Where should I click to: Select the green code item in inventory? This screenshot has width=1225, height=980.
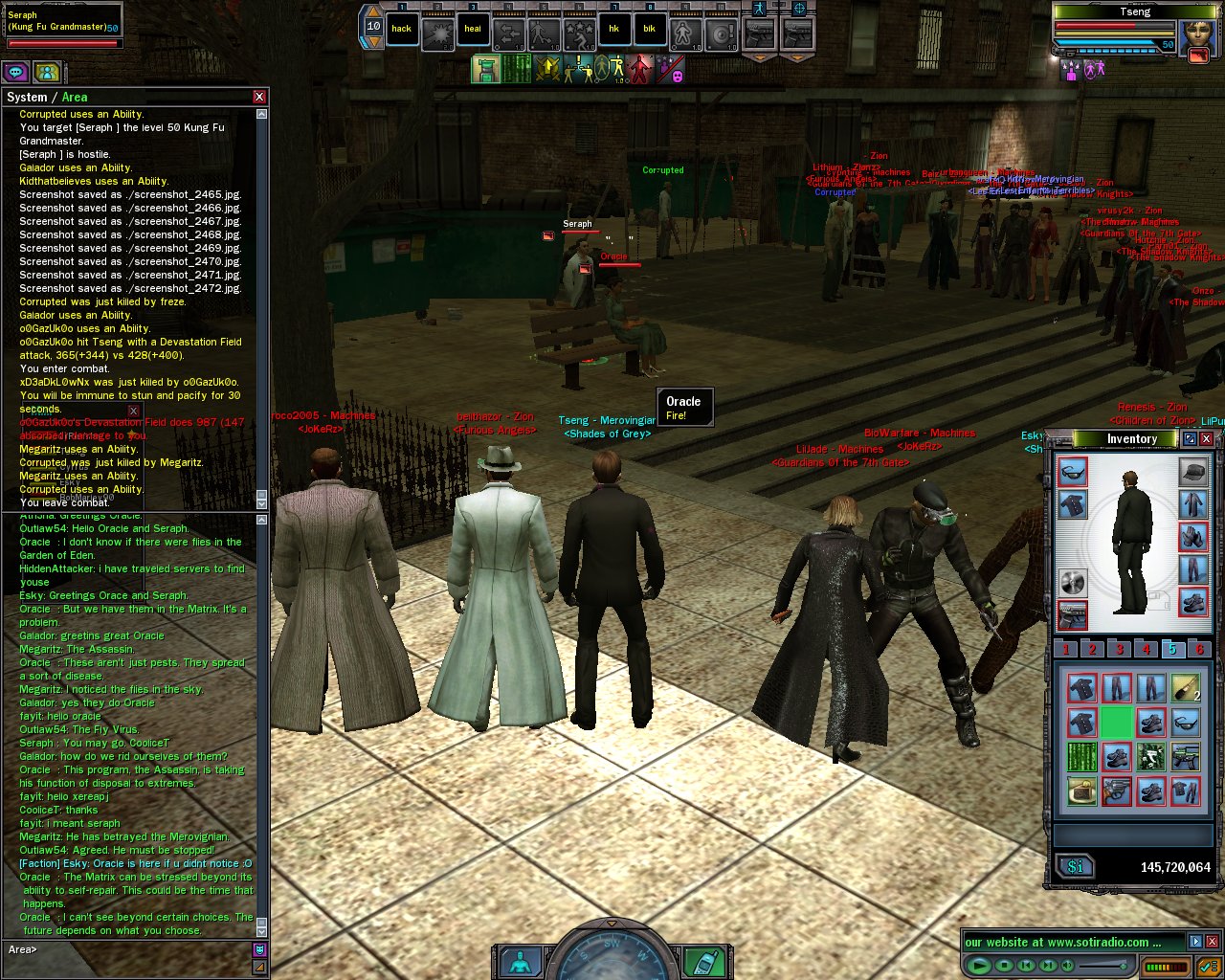click(1082, 757)
